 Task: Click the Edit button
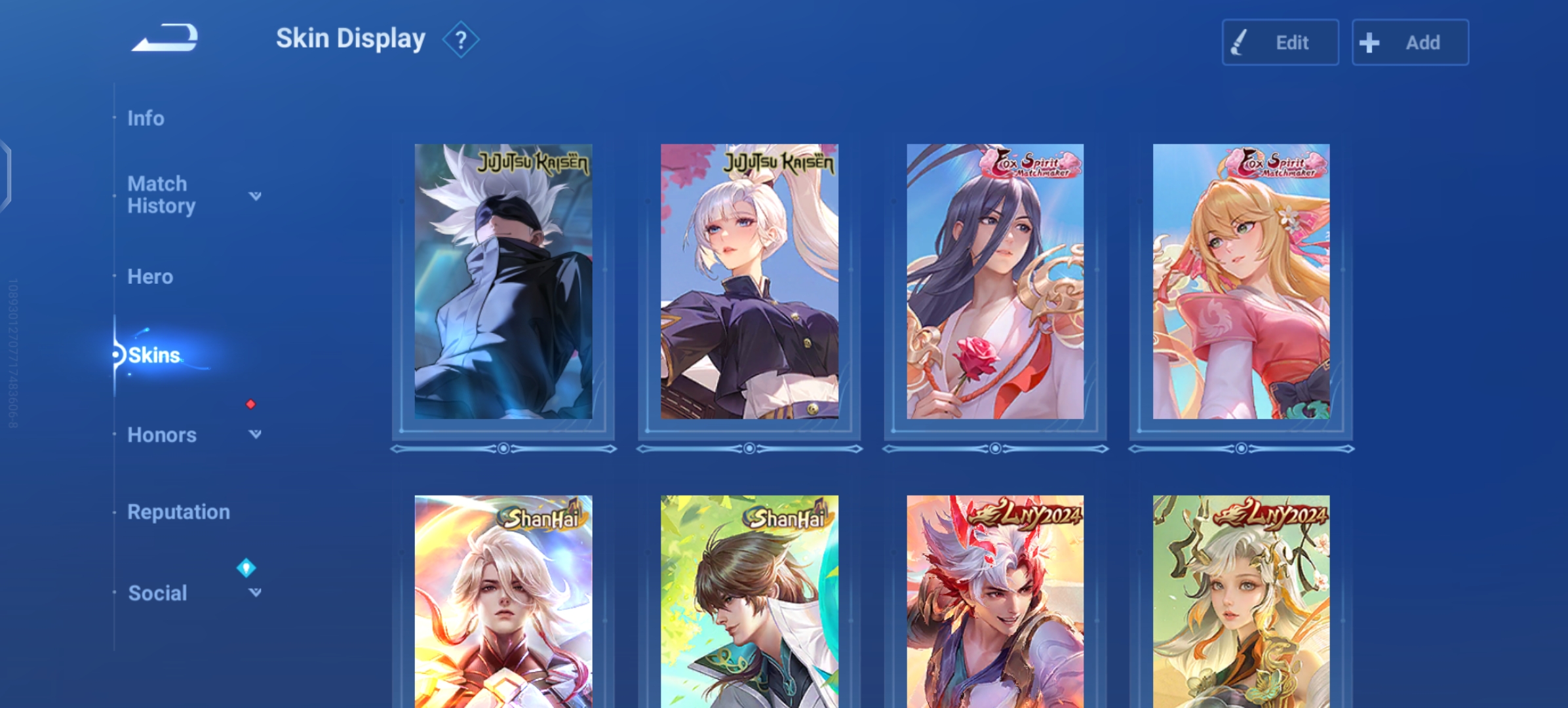pos(1280,43)
